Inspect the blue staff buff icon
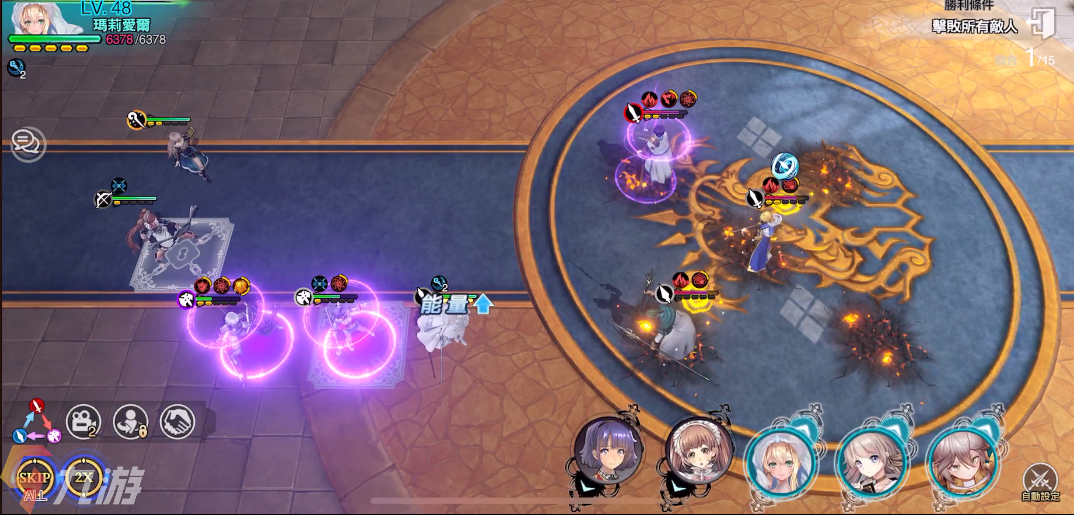This screenshot has height=515, width=1074. click(x=14, y=67)
